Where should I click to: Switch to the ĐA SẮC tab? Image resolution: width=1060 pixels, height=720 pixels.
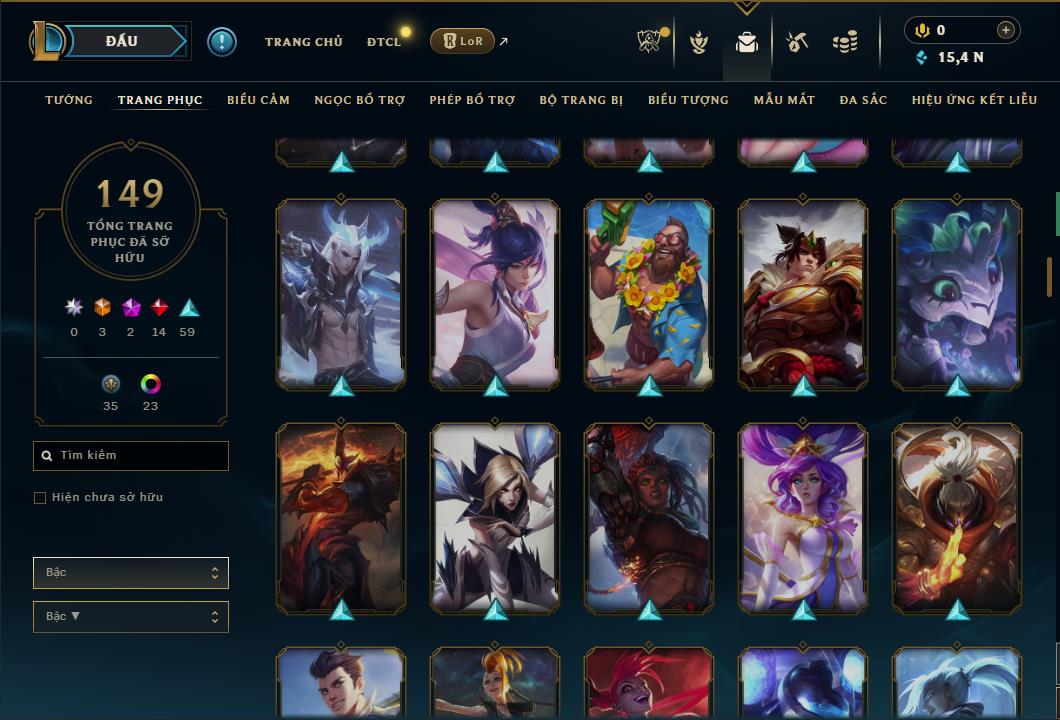point(863,100)
